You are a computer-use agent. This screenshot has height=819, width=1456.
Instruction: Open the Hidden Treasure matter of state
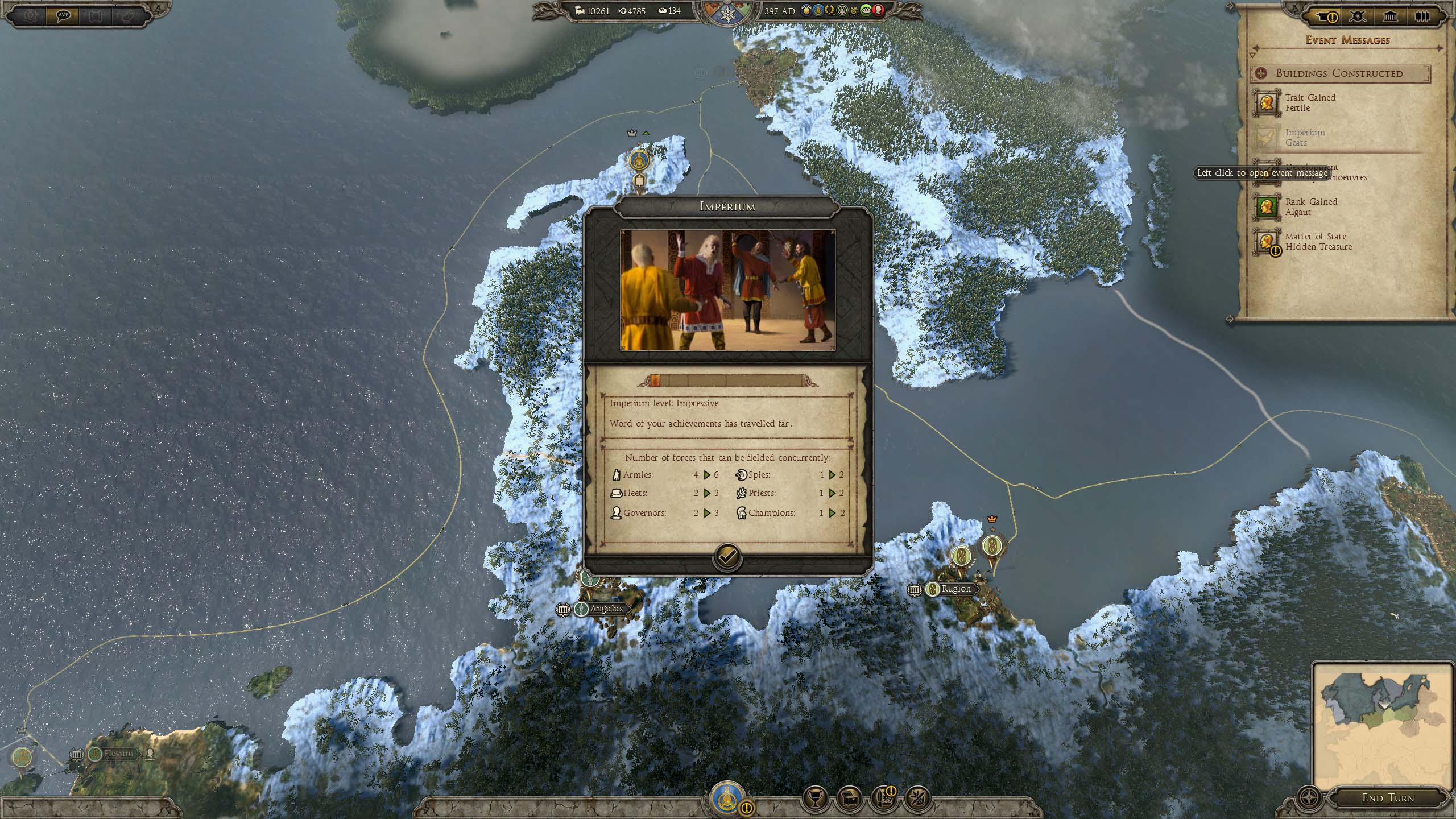click(x=1317, y=242)
